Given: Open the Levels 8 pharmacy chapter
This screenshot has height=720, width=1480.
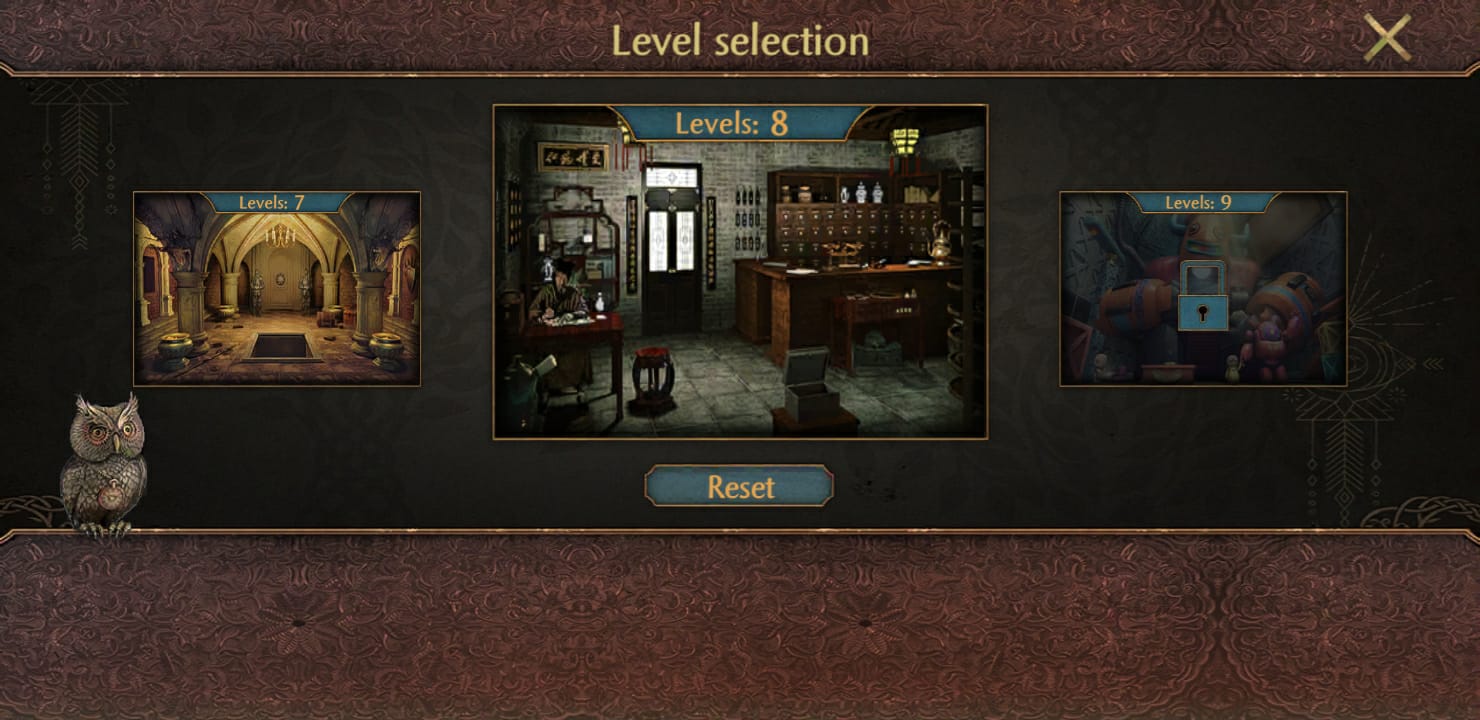Looking at the screenshot, I should pos(740,300).
